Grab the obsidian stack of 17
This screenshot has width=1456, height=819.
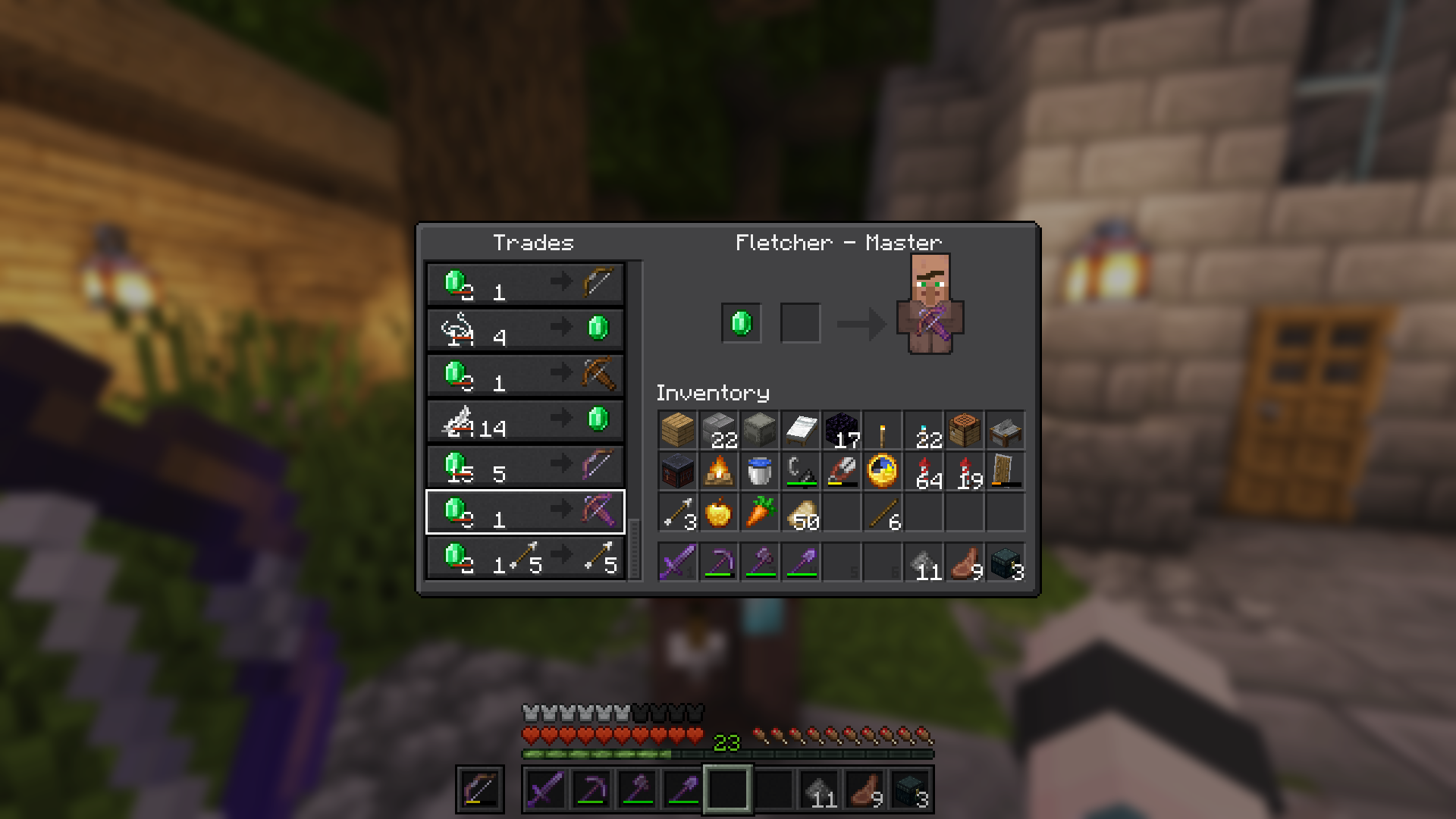(x=843, y=431)
